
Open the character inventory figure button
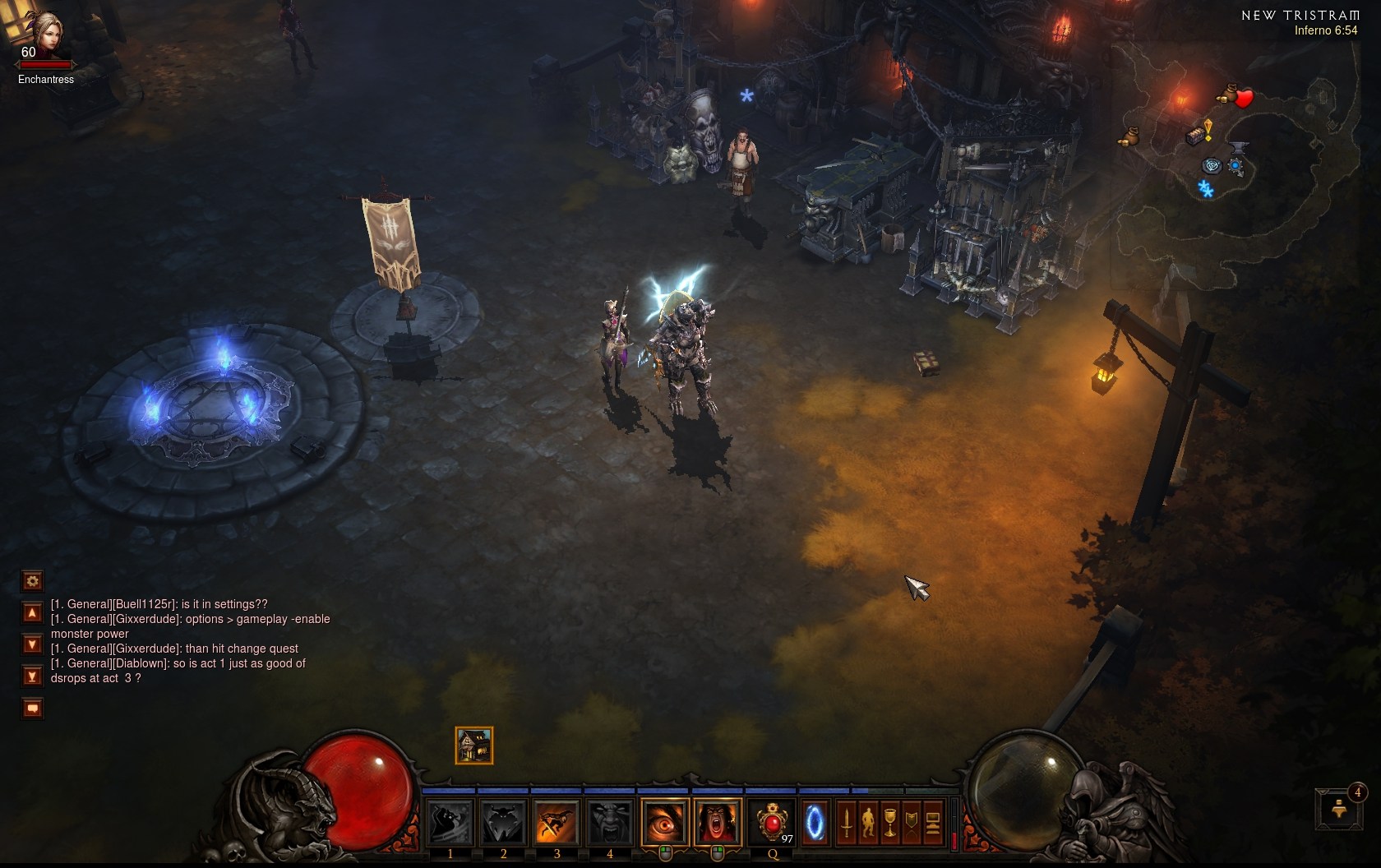coord(868,822)
